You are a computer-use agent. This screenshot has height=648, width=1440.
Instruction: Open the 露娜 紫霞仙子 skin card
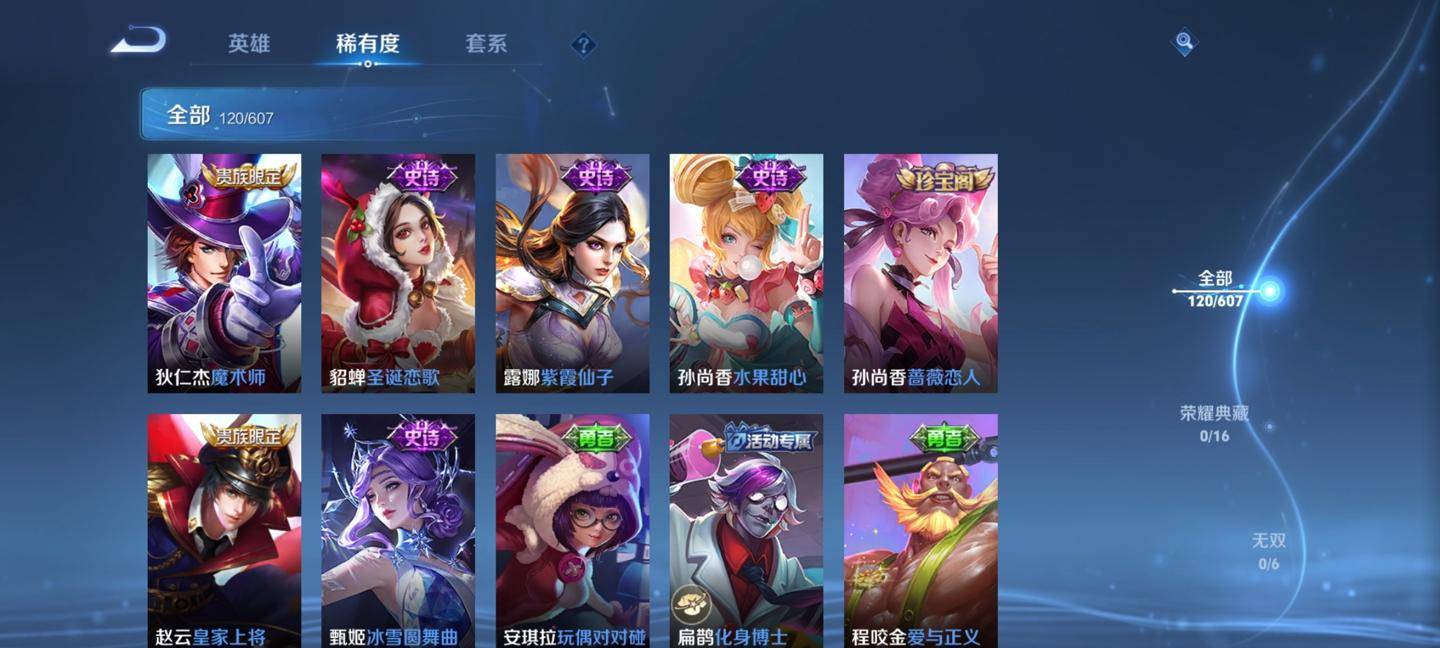[x=572, y=273]
